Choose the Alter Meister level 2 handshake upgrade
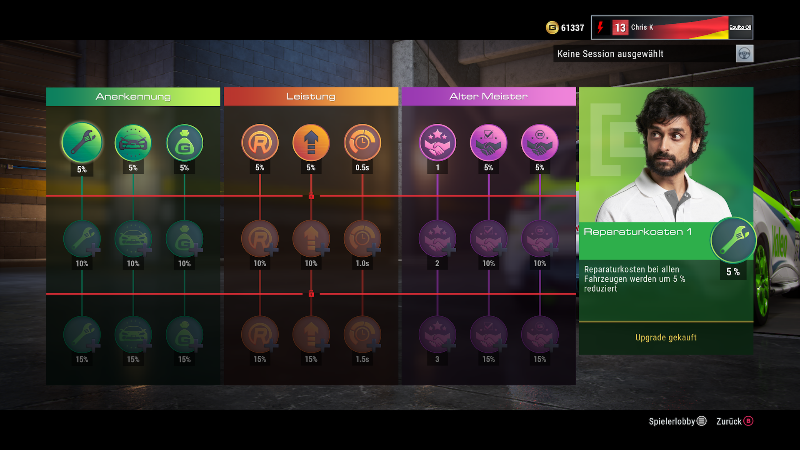800x450 pixels. click(437, 238)
